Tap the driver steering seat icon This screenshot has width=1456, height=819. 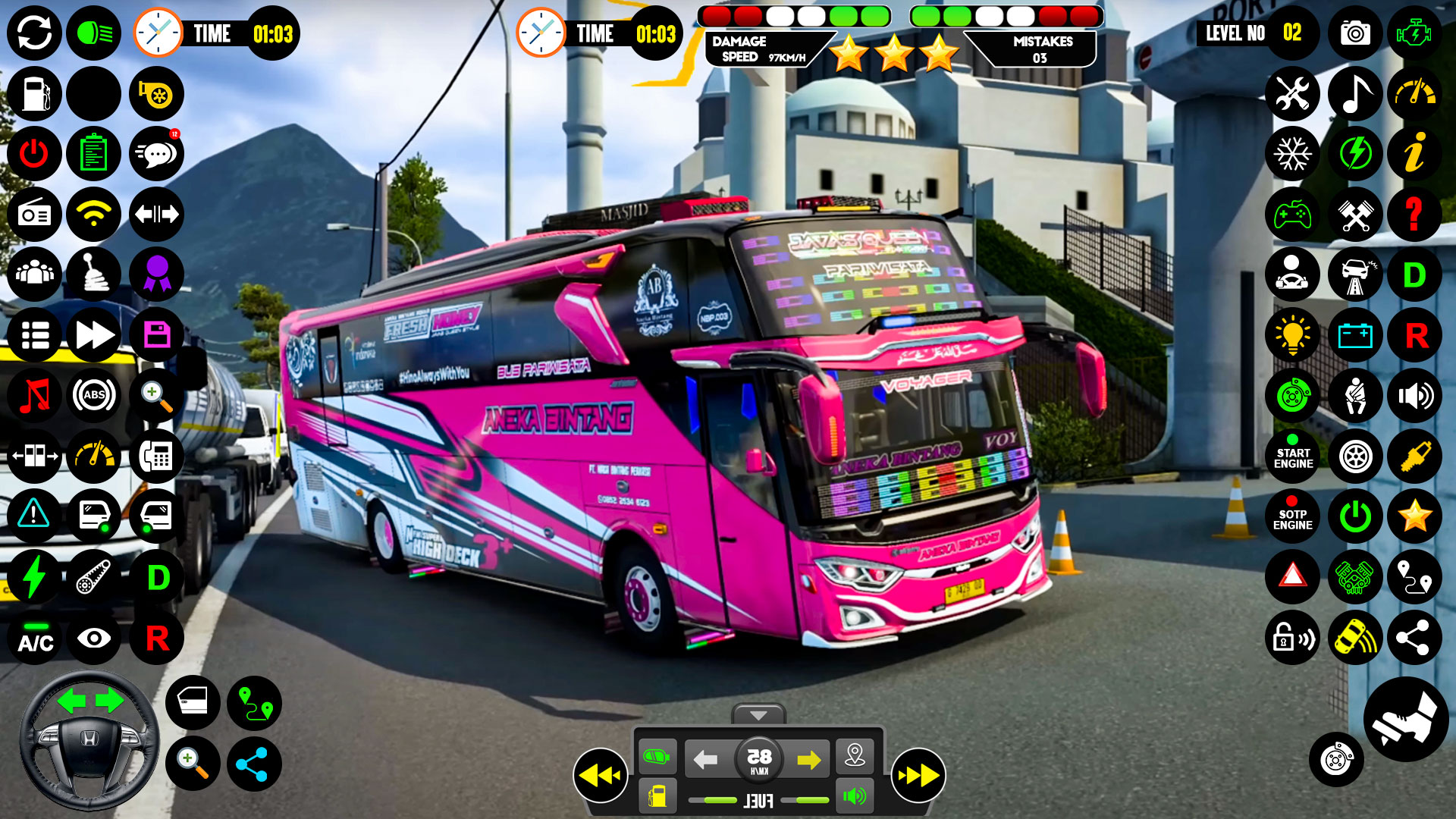pyautogui.click(x=1292, y=275)
